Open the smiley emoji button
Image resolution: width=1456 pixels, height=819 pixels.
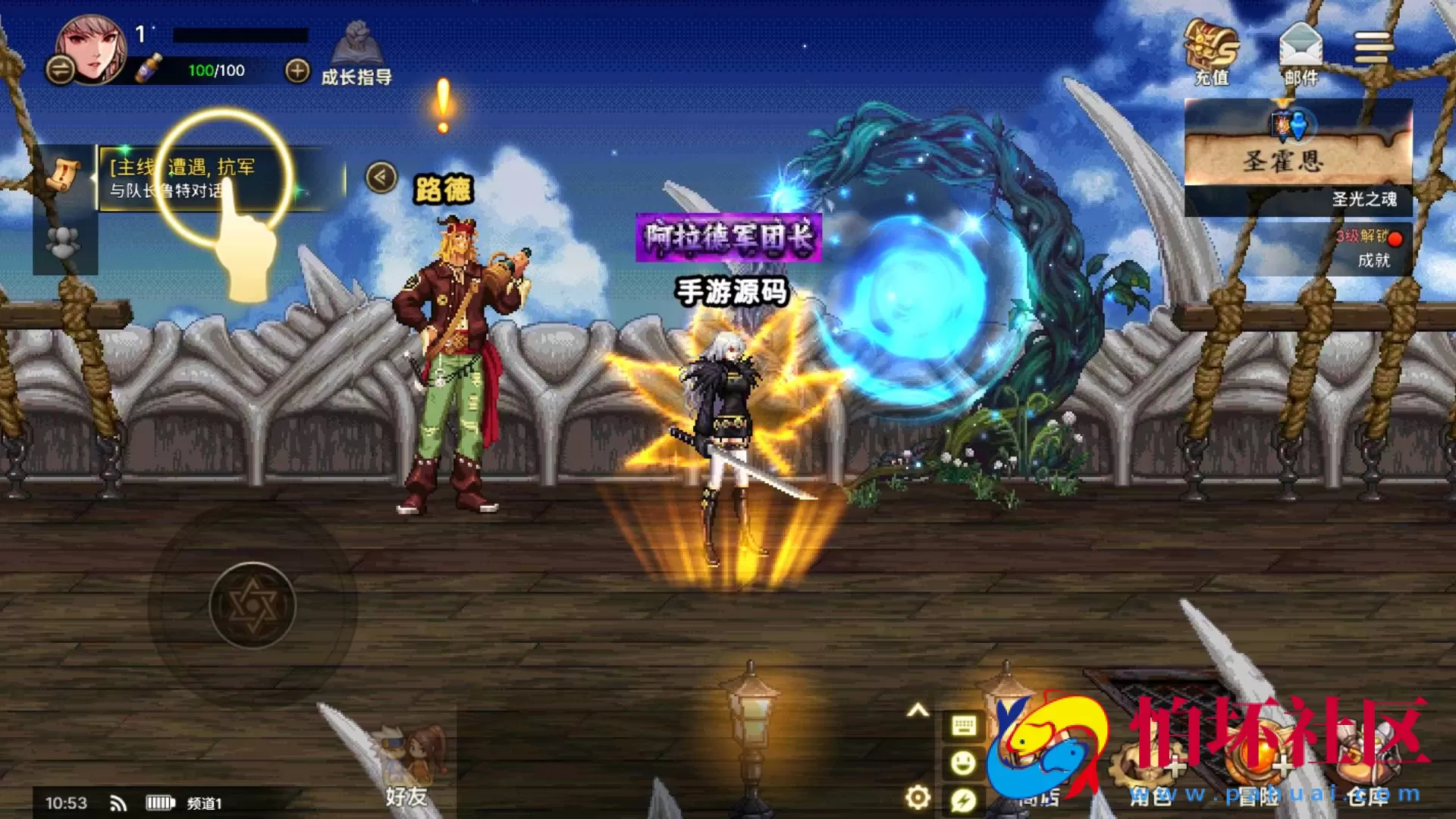click(963, 762)
